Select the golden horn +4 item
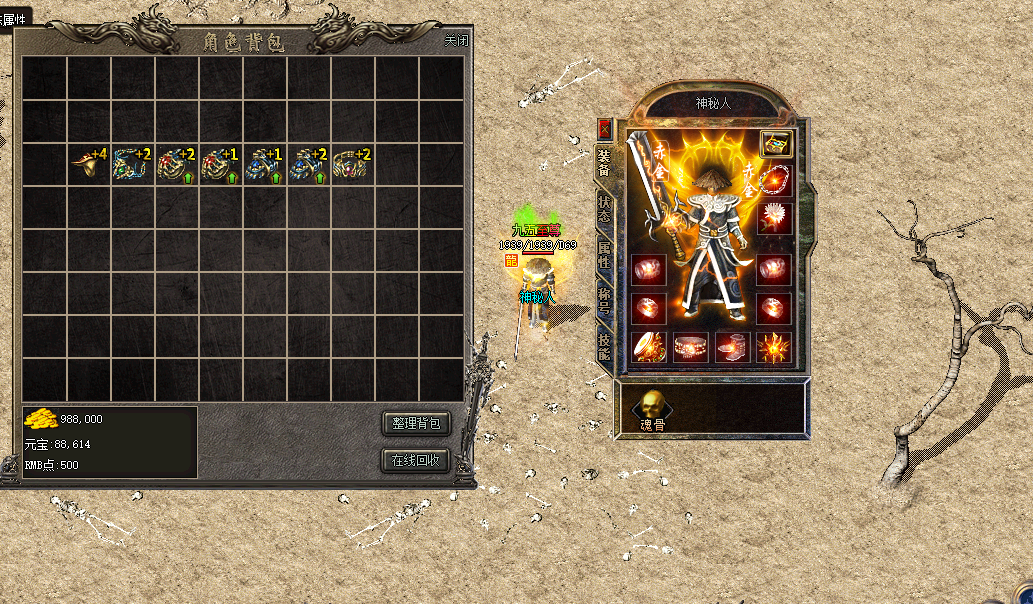 click(x=89, y=164)
